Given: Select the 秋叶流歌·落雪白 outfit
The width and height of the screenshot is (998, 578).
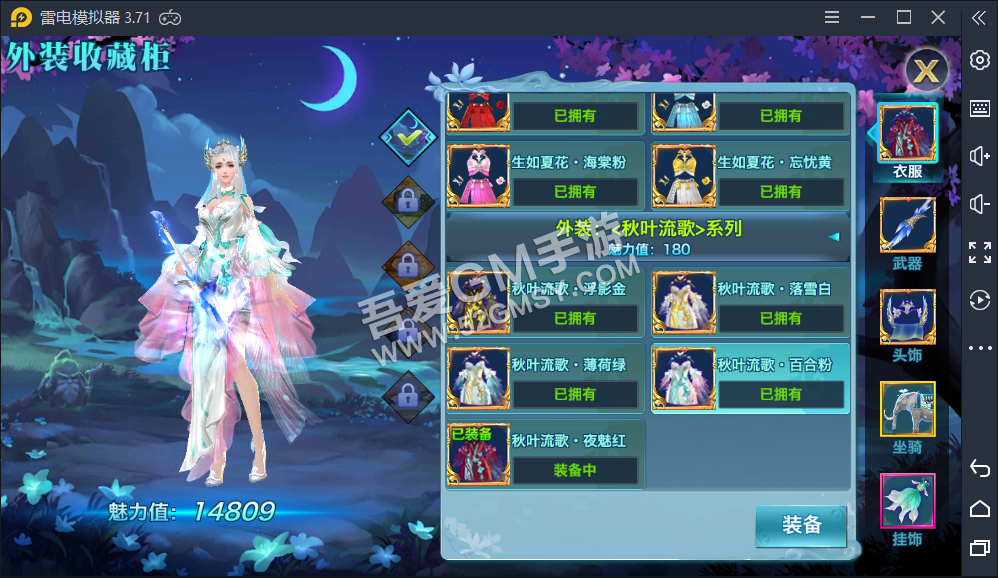Looking at the screenshot, I should (x=751, y=302).
